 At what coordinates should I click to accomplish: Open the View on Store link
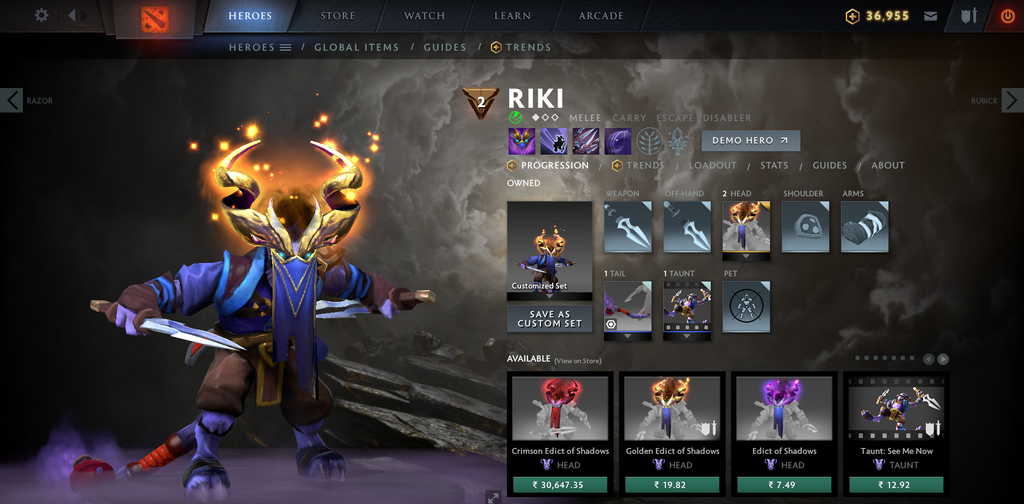click(579, 360)
